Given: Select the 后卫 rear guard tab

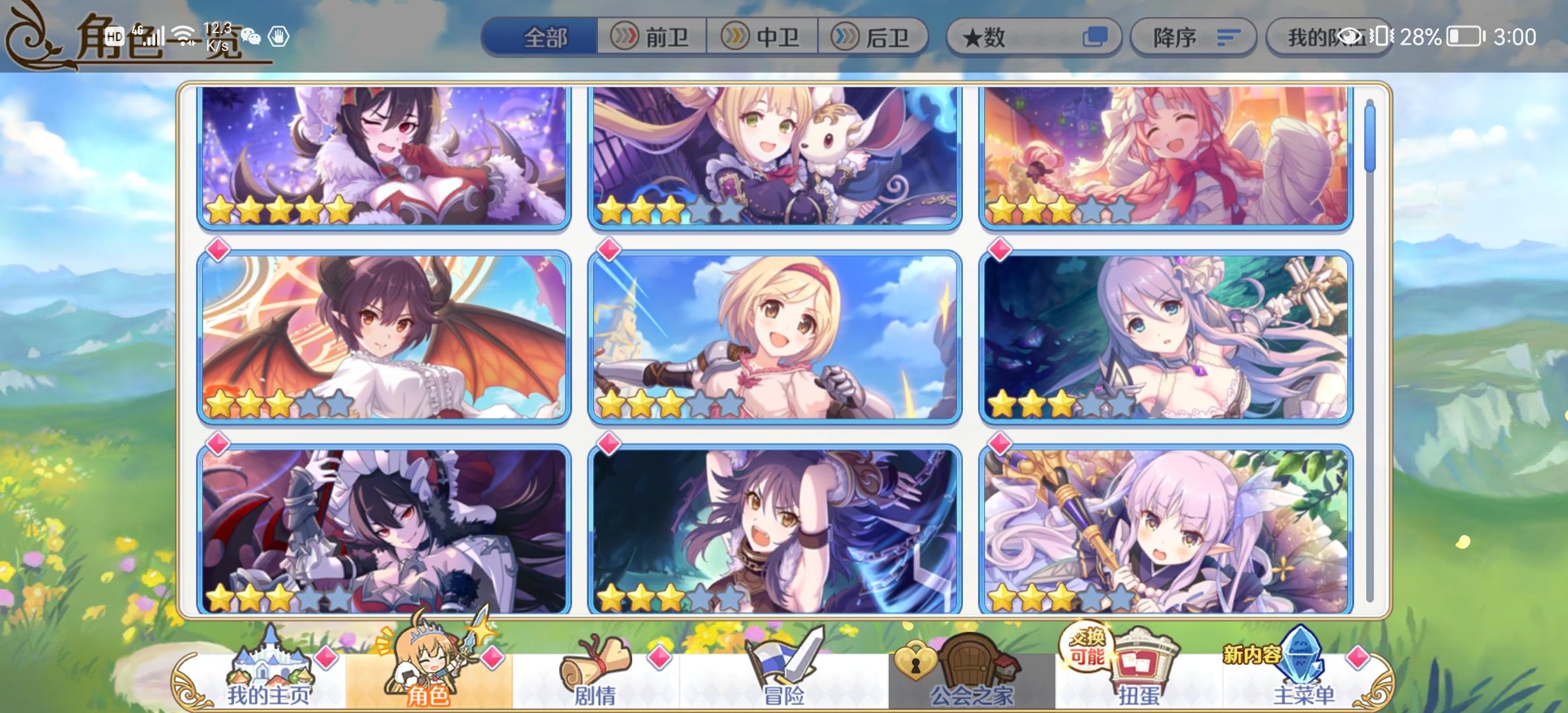Looking at the screenshot, I should 874,38.
